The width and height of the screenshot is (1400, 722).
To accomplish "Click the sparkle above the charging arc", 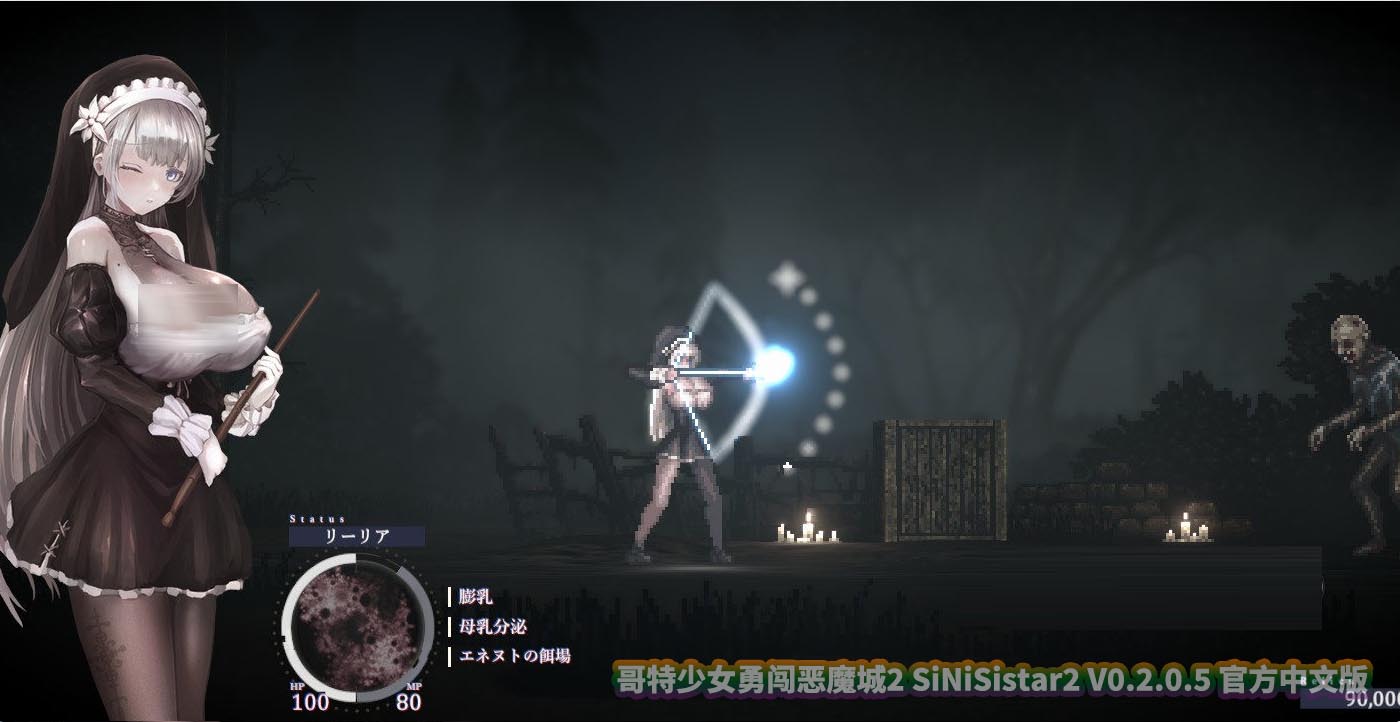I will [786, 277].
